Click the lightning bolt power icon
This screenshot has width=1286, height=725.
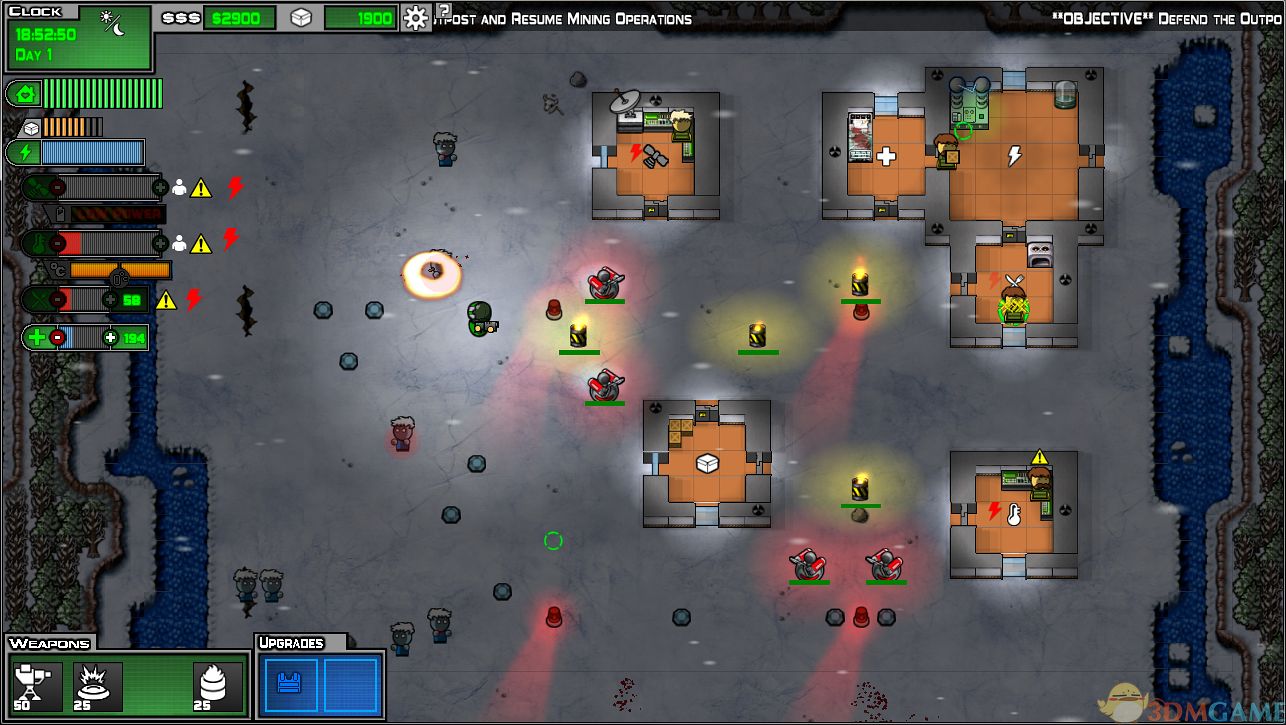[22, 153]
